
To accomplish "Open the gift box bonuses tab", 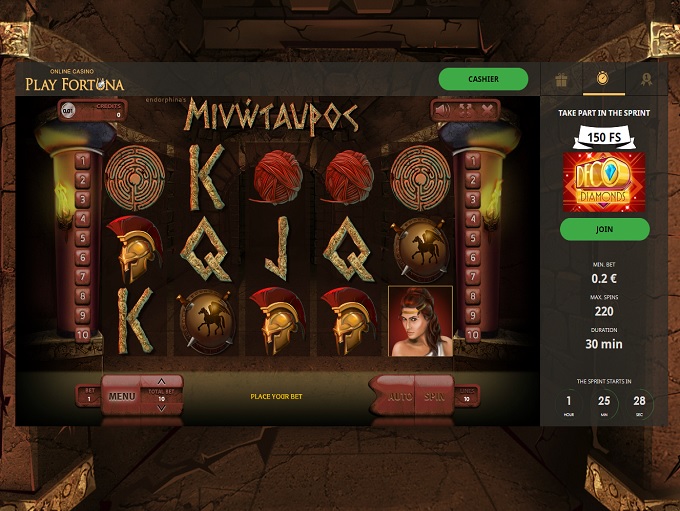I will click(x=561, y=78).
